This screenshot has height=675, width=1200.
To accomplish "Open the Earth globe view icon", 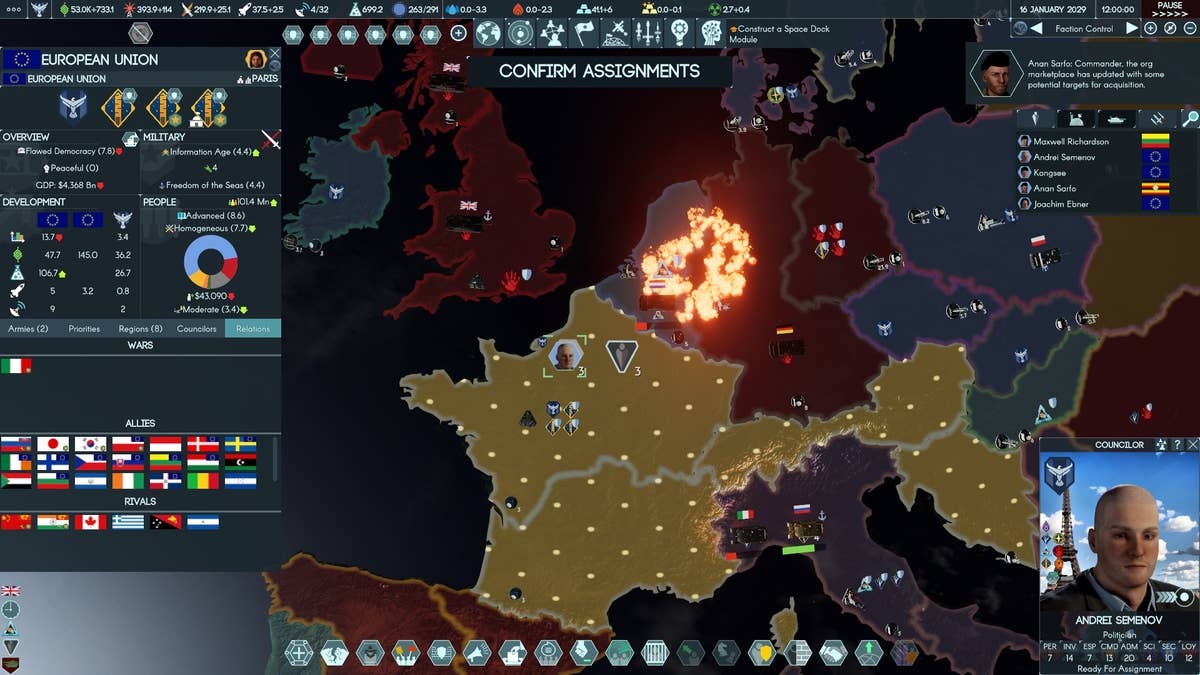I will pyautogui.click(x=487, y=33).
